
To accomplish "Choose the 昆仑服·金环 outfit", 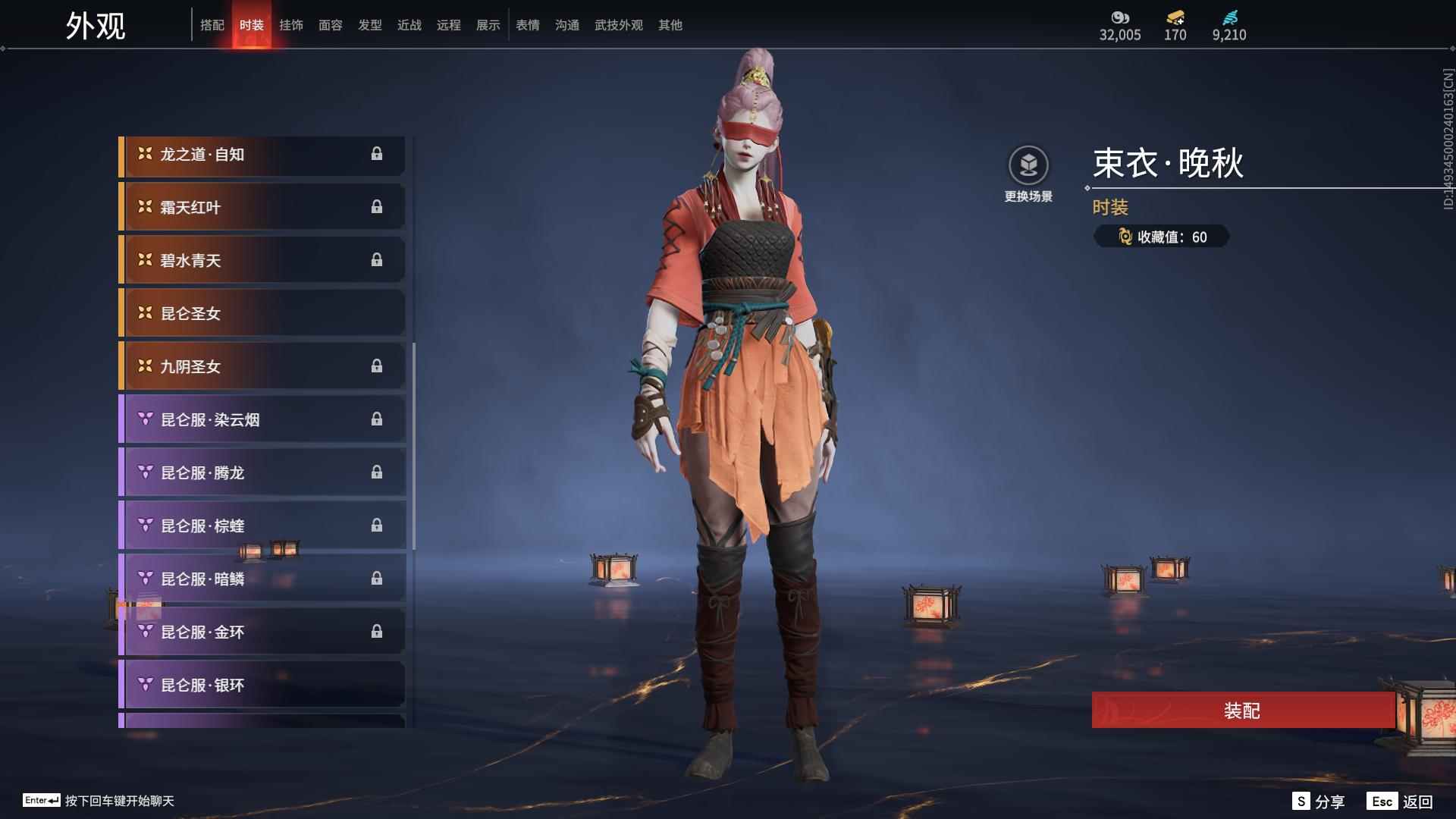I will [x=262, y=632].
